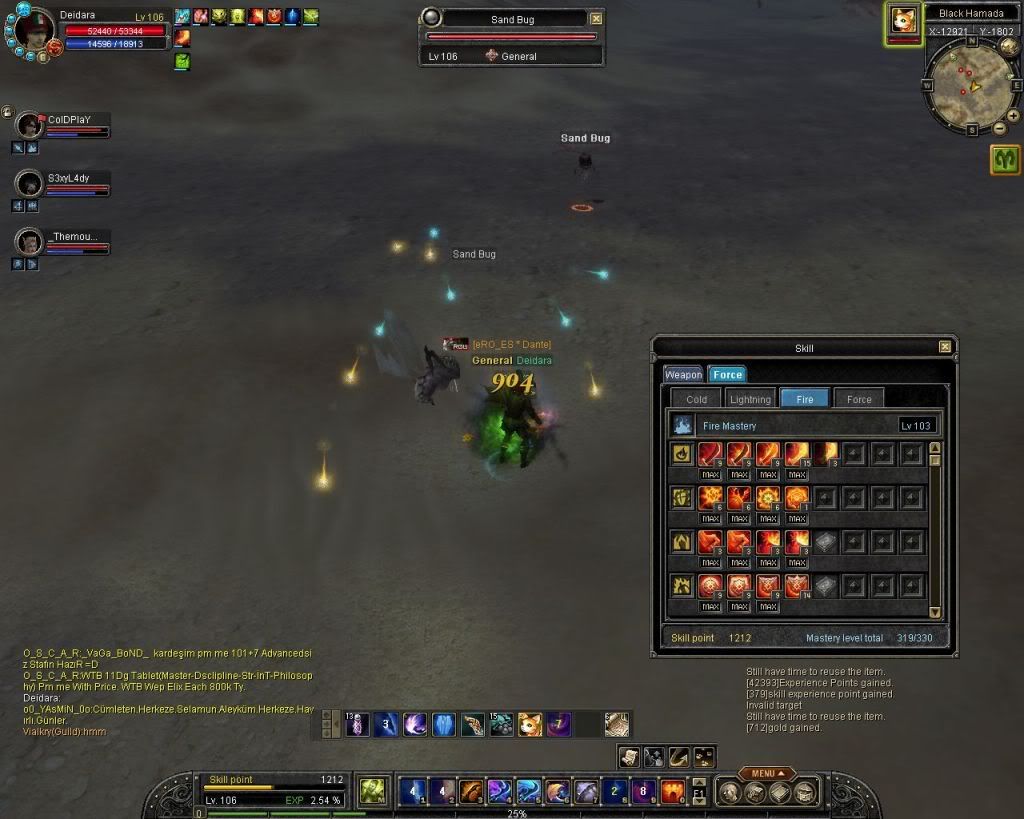Select party member S3xyL4dy
Screen dimensions: 1024x819
coord(31,184)
